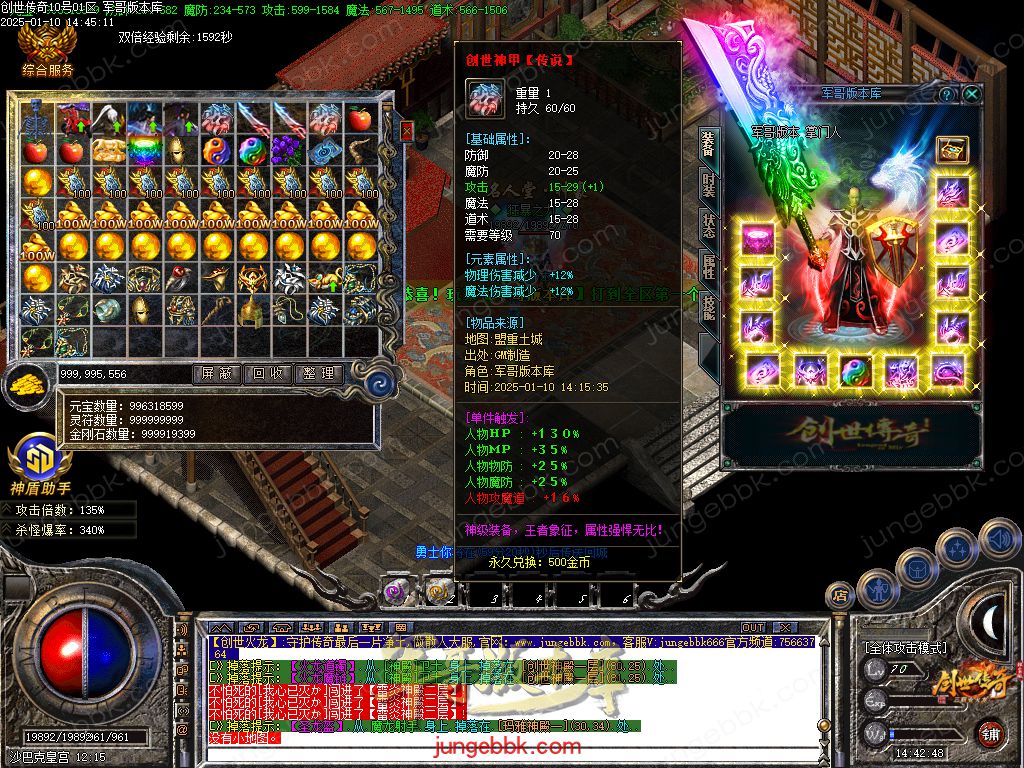Viewport: 1024px width, 768px height.
Task: Open the 属性 attributes tab
Action: [x=708, y=266]
